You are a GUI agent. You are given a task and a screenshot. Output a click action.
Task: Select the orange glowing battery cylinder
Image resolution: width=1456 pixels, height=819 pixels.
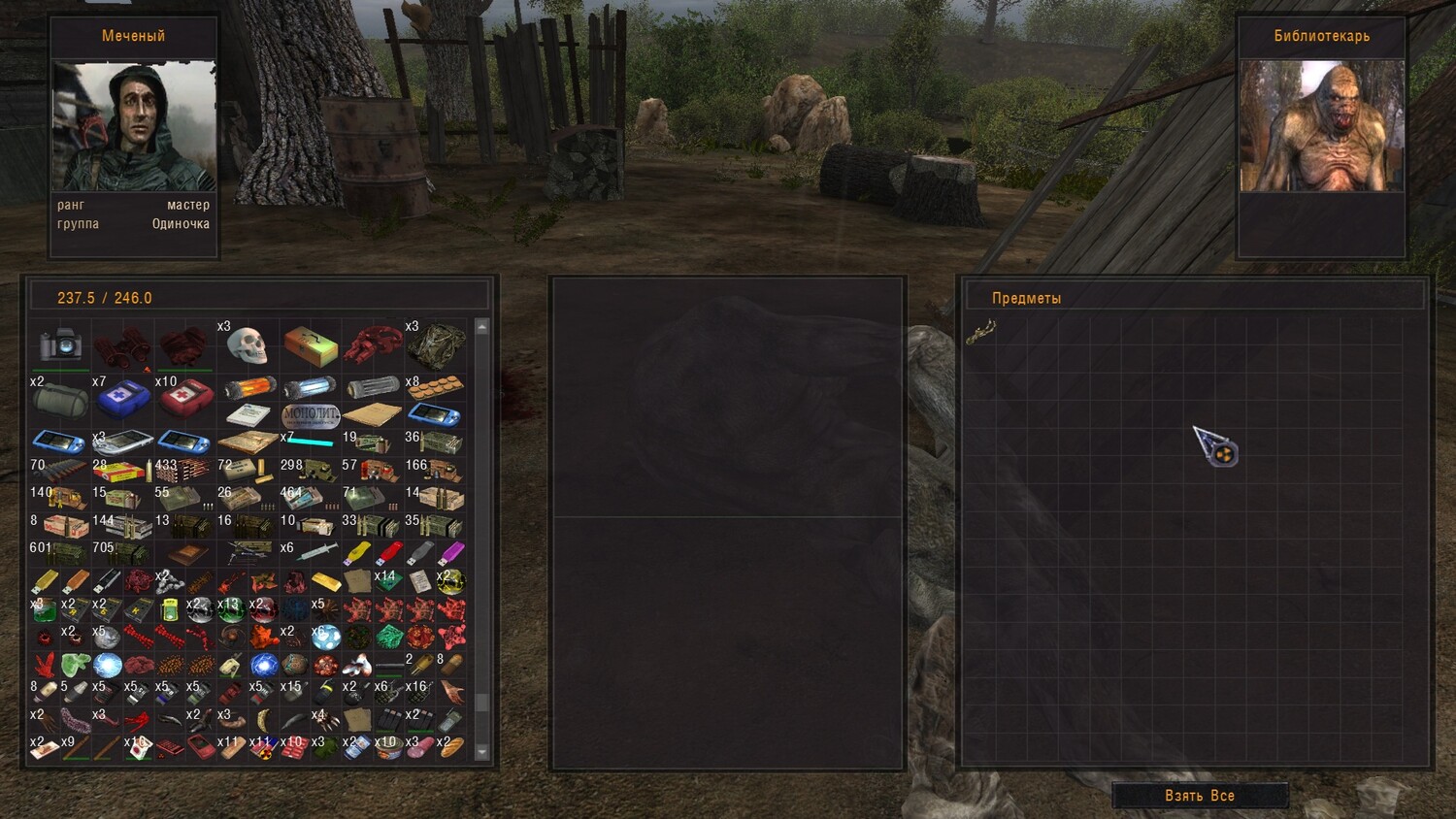248,389
